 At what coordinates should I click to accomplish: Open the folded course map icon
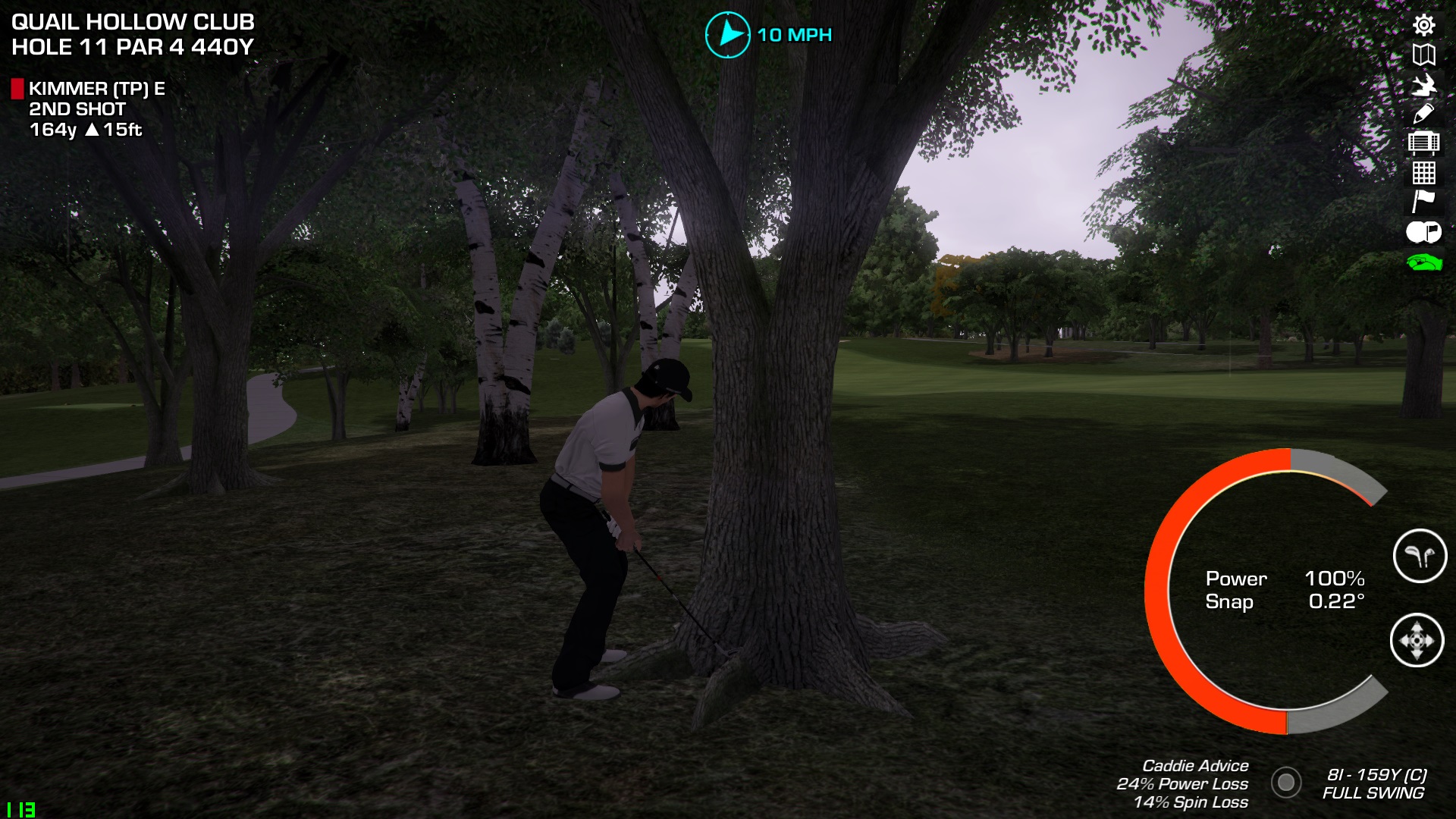1423,55
